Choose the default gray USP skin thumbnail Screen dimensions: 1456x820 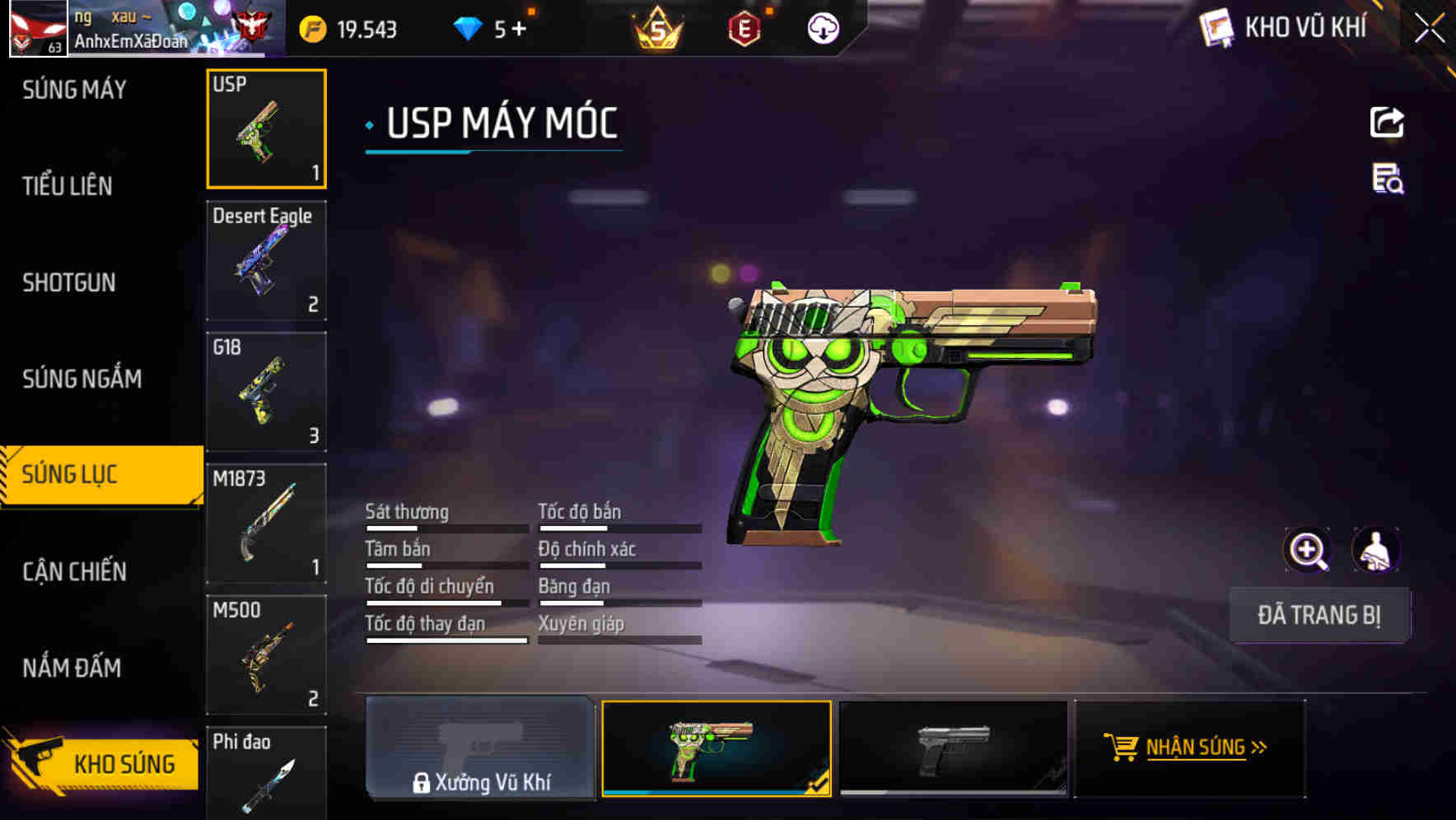click(x=953, y=748)
